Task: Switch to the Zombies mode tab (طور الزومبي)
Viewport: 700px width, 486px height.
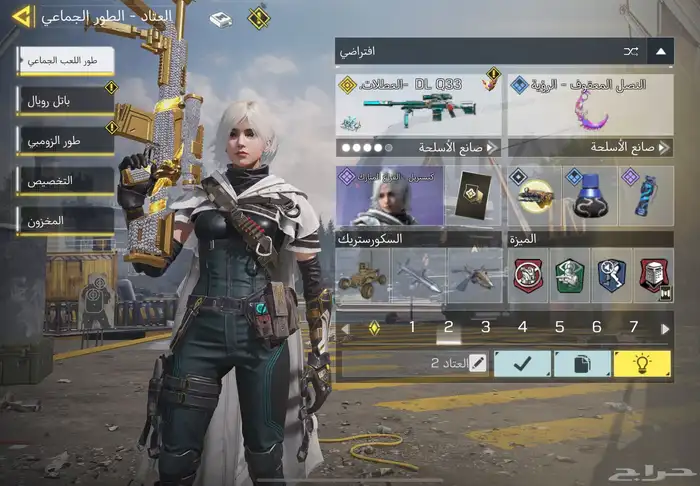Action: tap(65, 141)
